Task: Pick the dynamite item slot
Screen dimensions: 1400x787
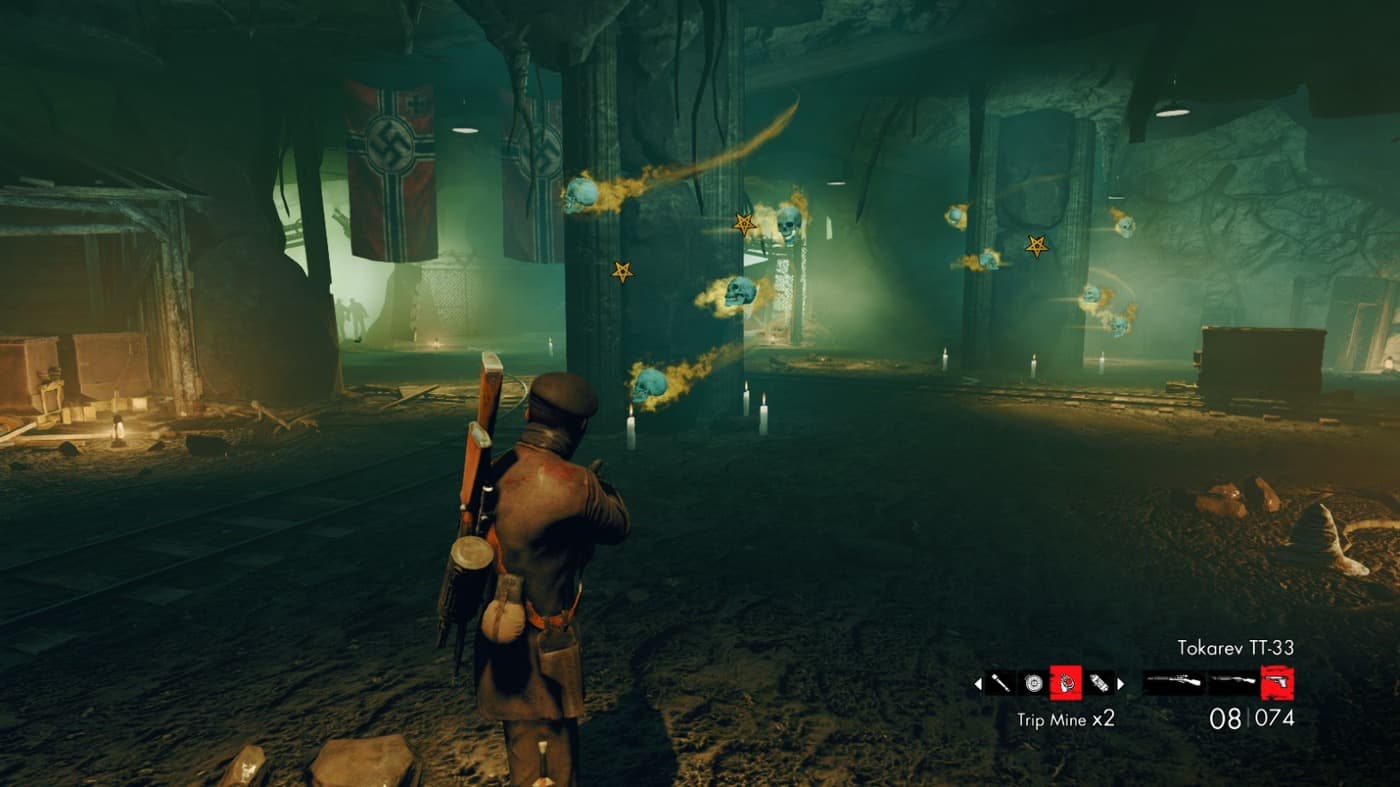Action: 1099,684
